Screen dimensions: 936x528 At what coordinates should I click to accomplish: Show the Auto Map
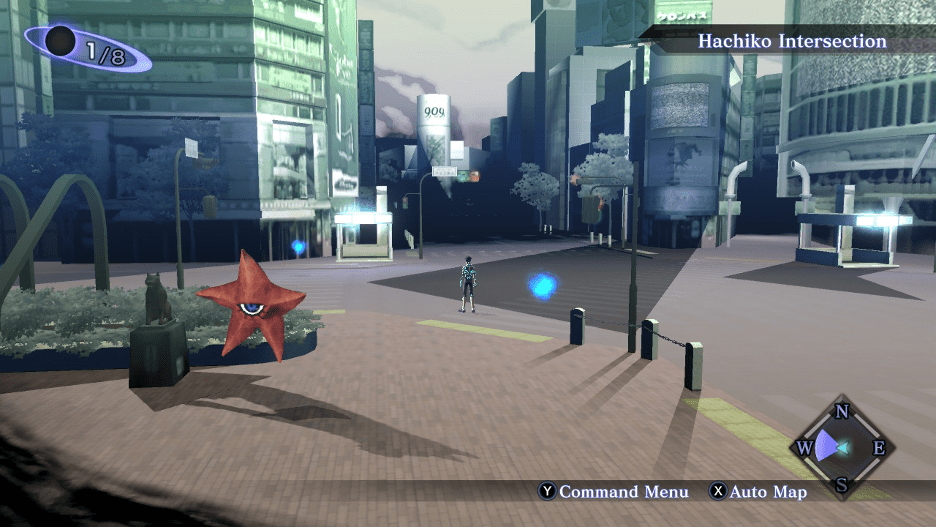[x=758, y=492]
